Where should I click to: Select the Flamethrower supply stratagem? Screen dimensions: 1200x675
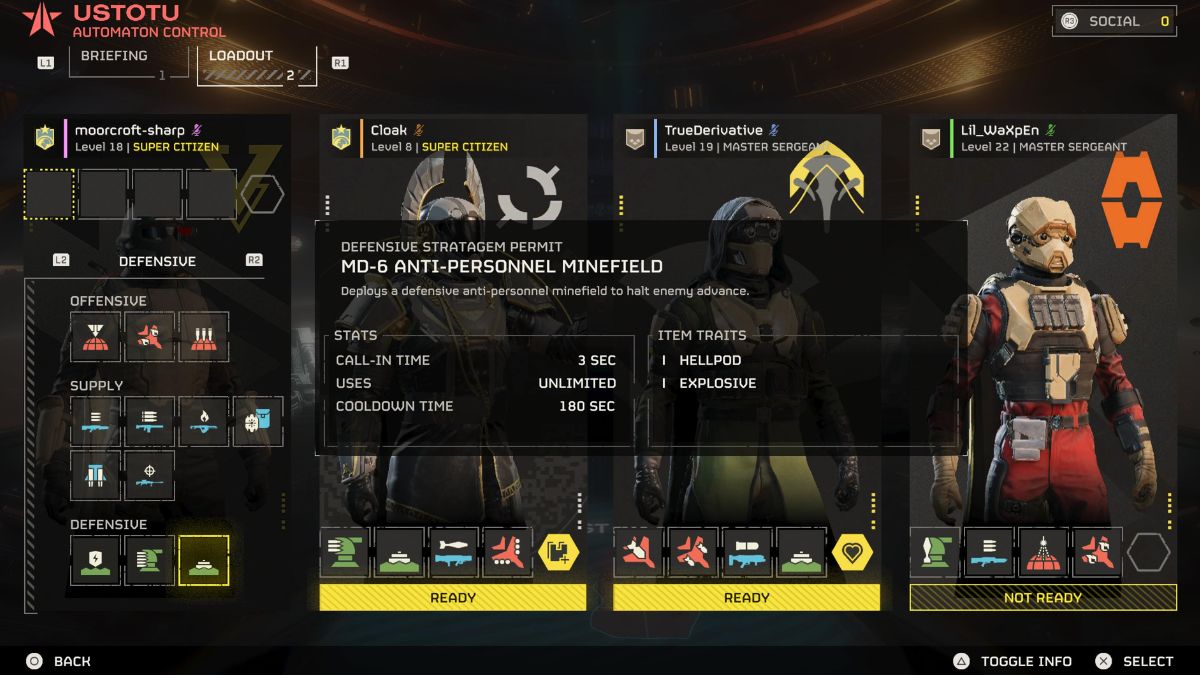(204, 421)
